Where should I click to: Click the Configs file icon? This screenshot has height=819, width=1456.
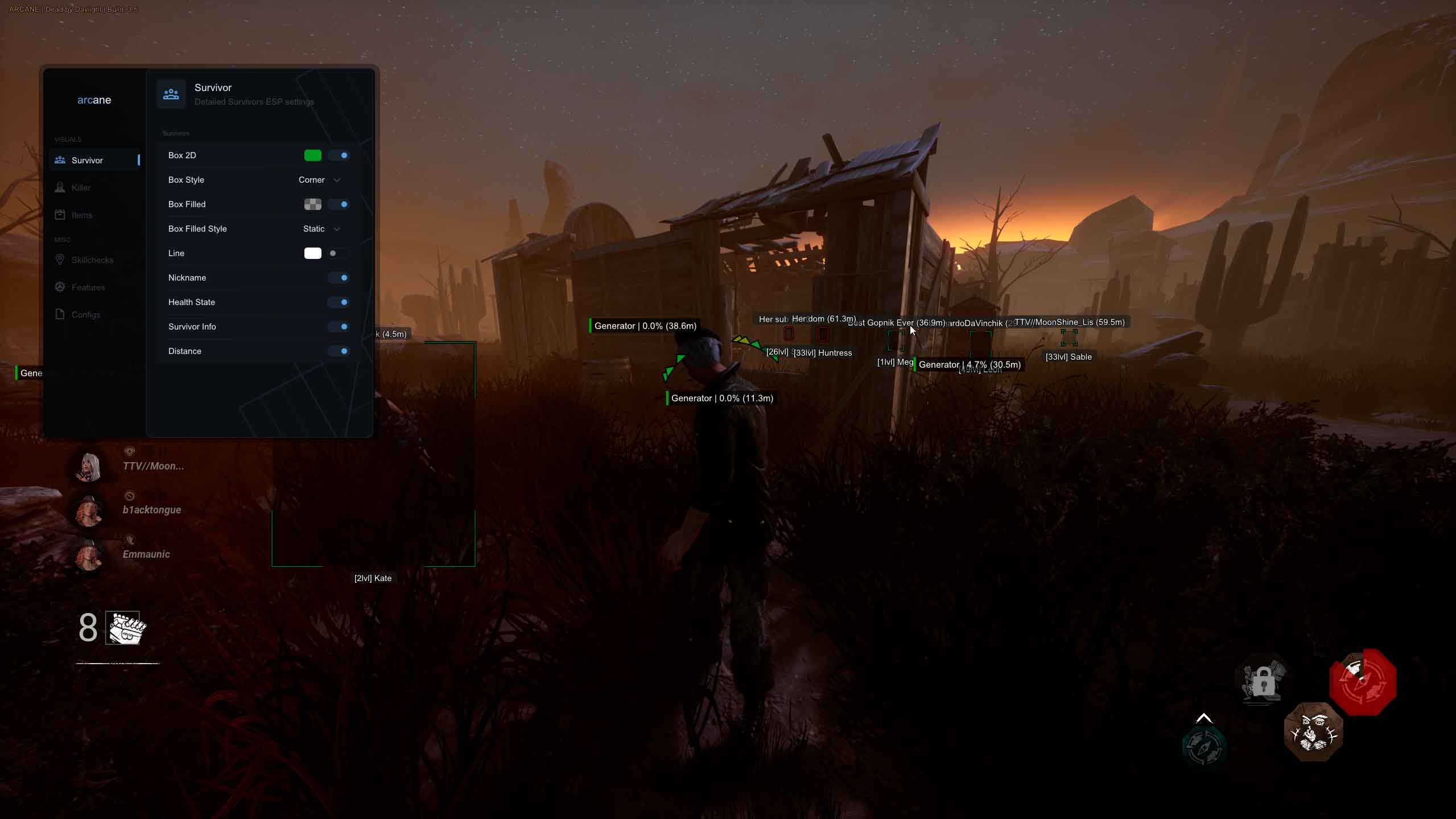pos(60,314)
